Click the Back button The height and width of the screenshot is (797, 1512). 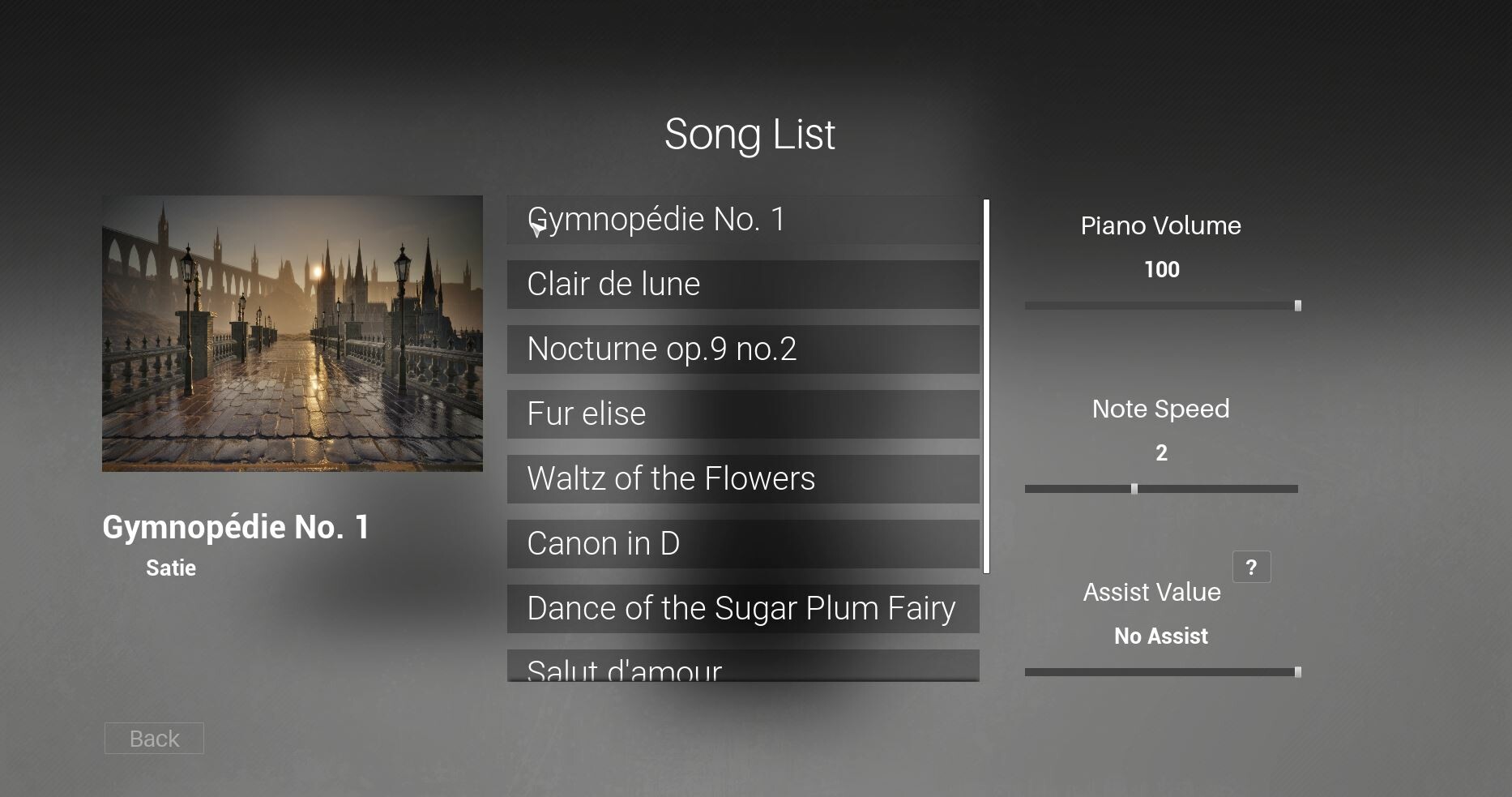tap(153, 738)
